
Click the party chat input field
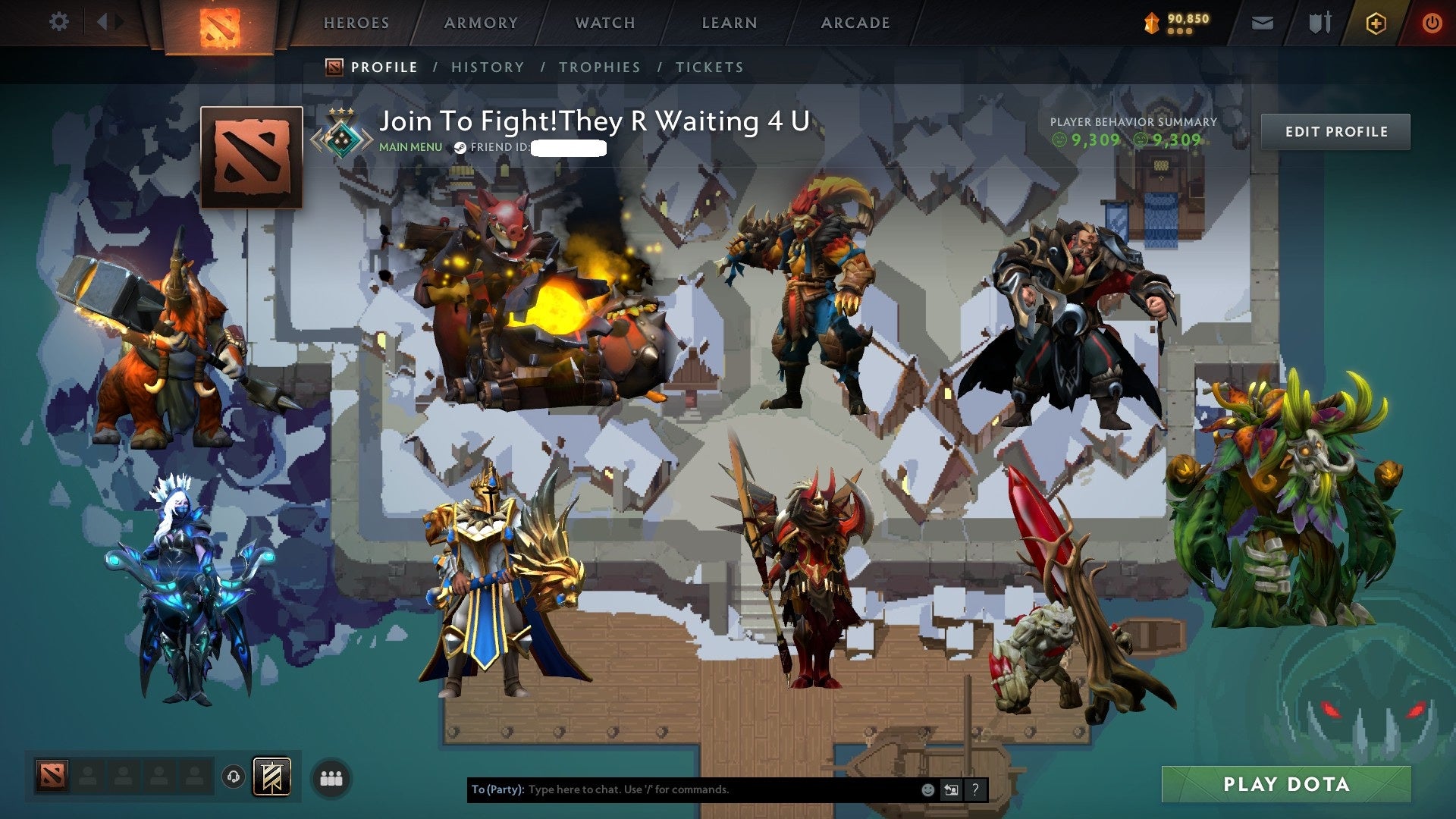coord(682,789)
